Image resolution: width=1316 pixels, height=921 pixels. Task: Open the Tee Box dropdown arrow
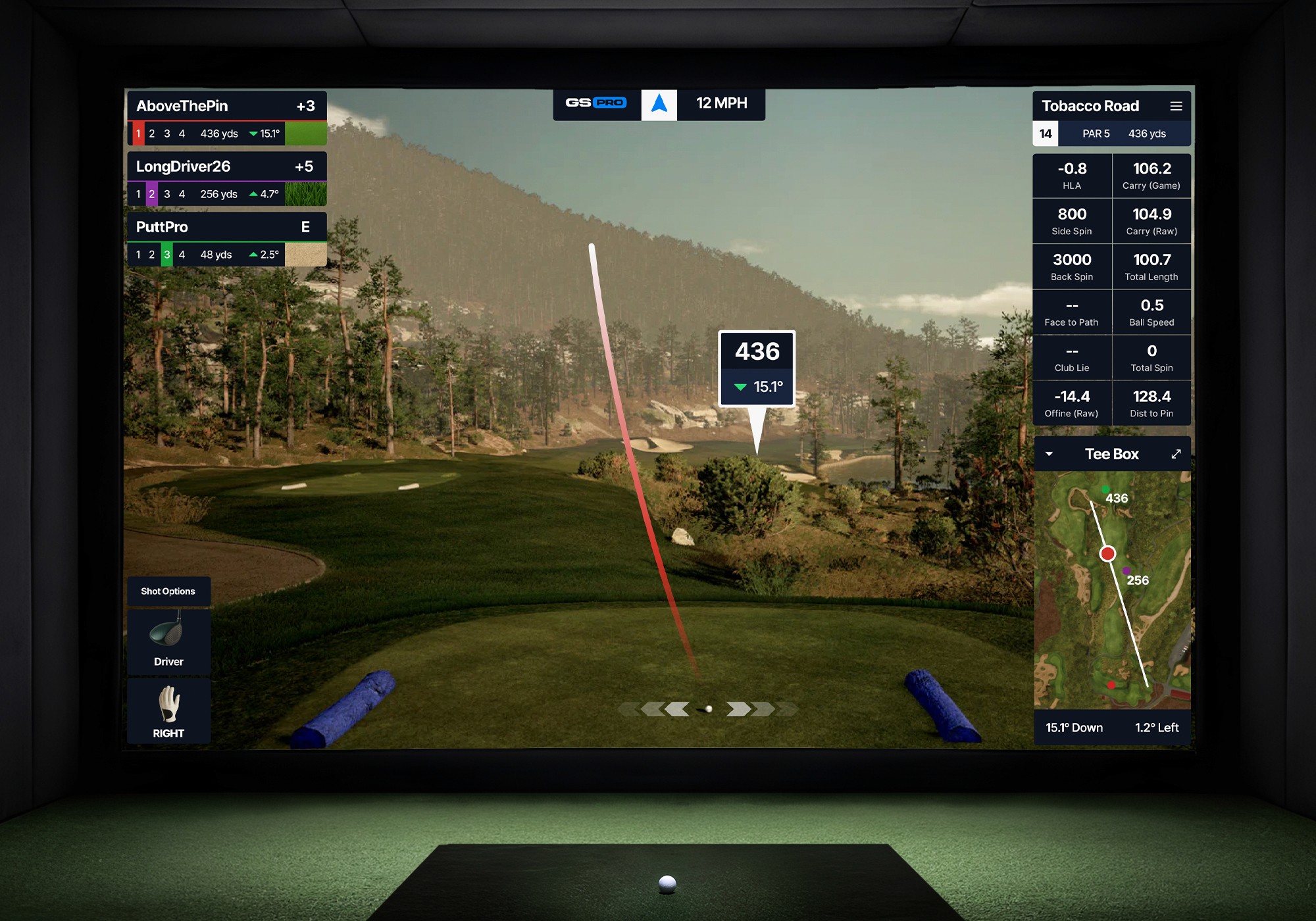tap(1050, 454)
